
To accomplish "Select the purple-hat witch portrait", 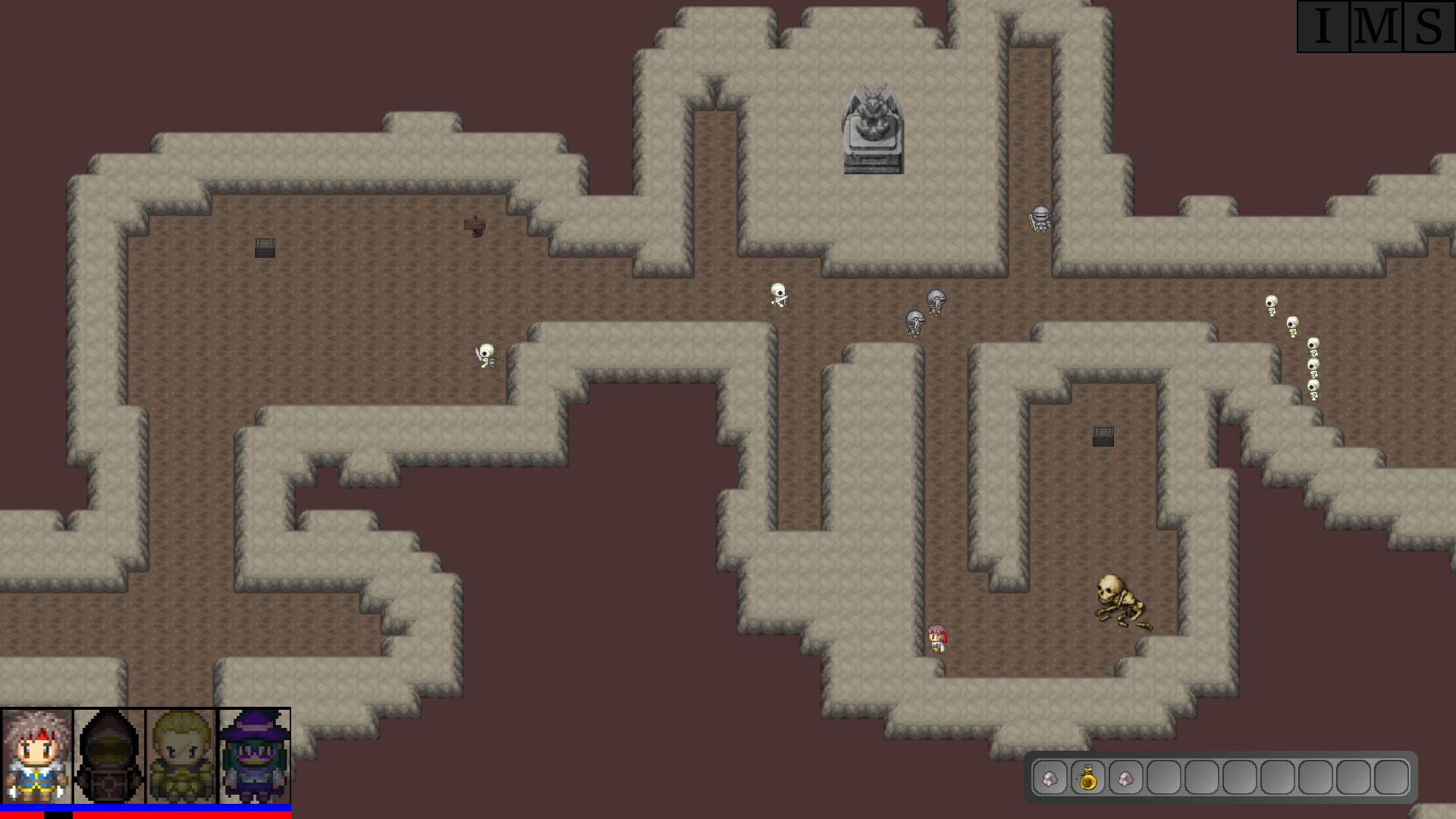I will tap(255, 756).
